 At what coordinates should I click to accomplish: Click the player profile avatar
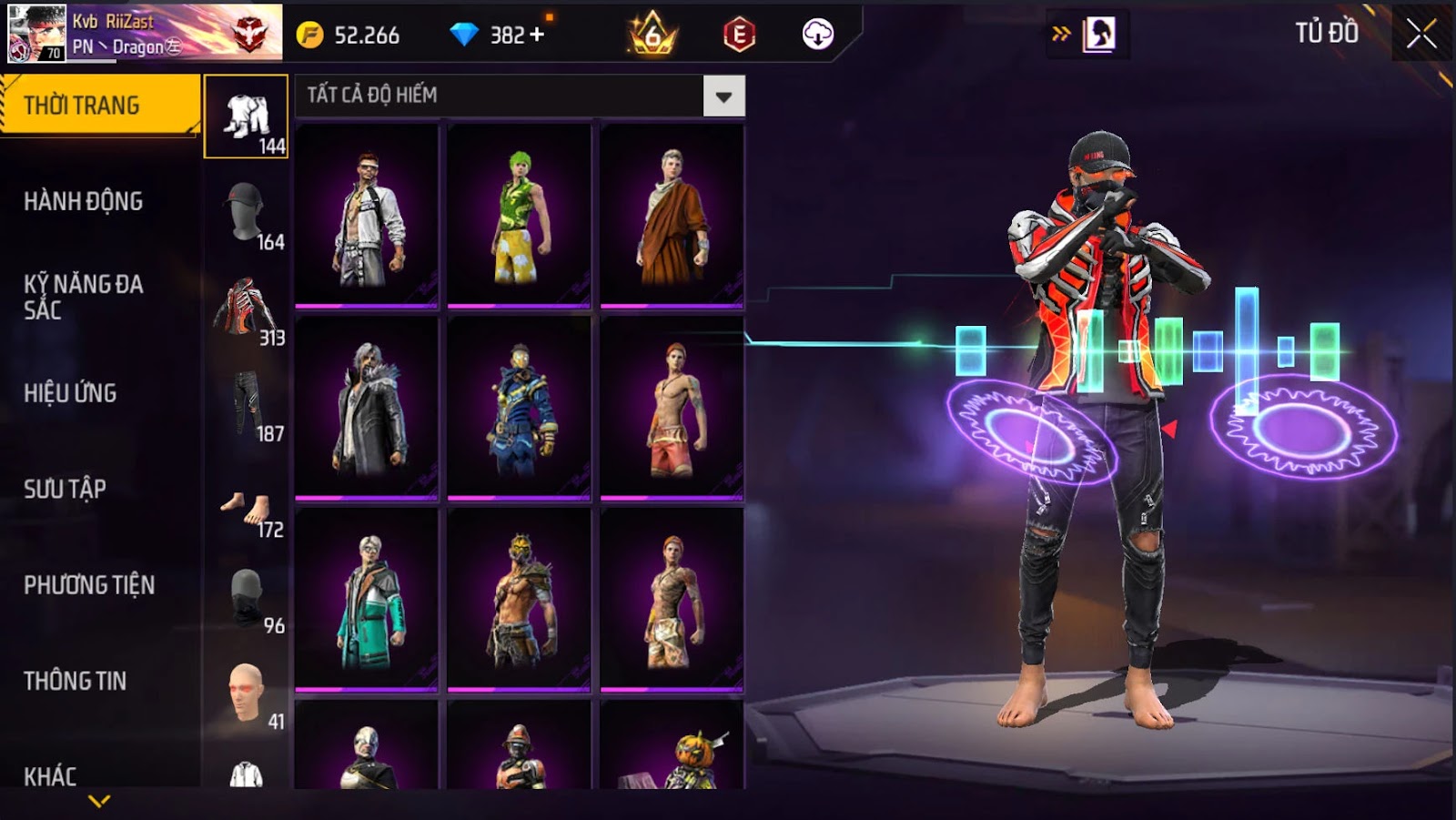[36, 33]
